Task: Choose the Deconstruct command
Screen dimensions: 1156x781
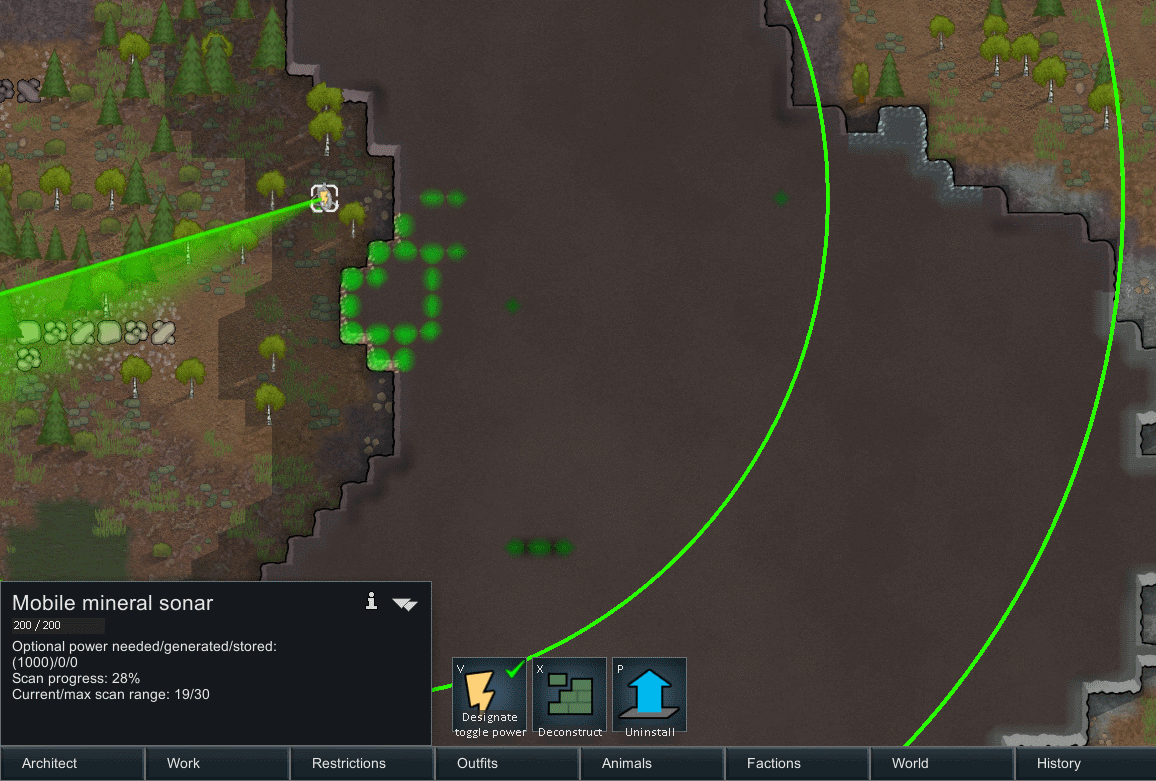Action: point(570,695)
